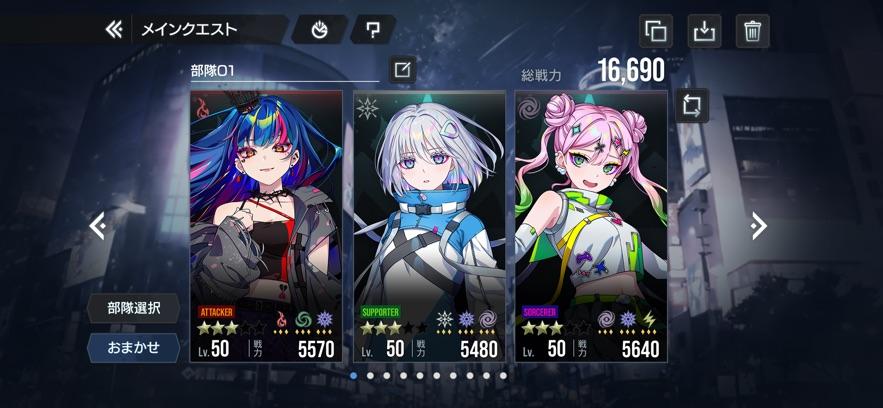This screenshot has height=408, width=883.
Task: Copy the squad with the overlapping squares icon
Action: coord(656,31)
